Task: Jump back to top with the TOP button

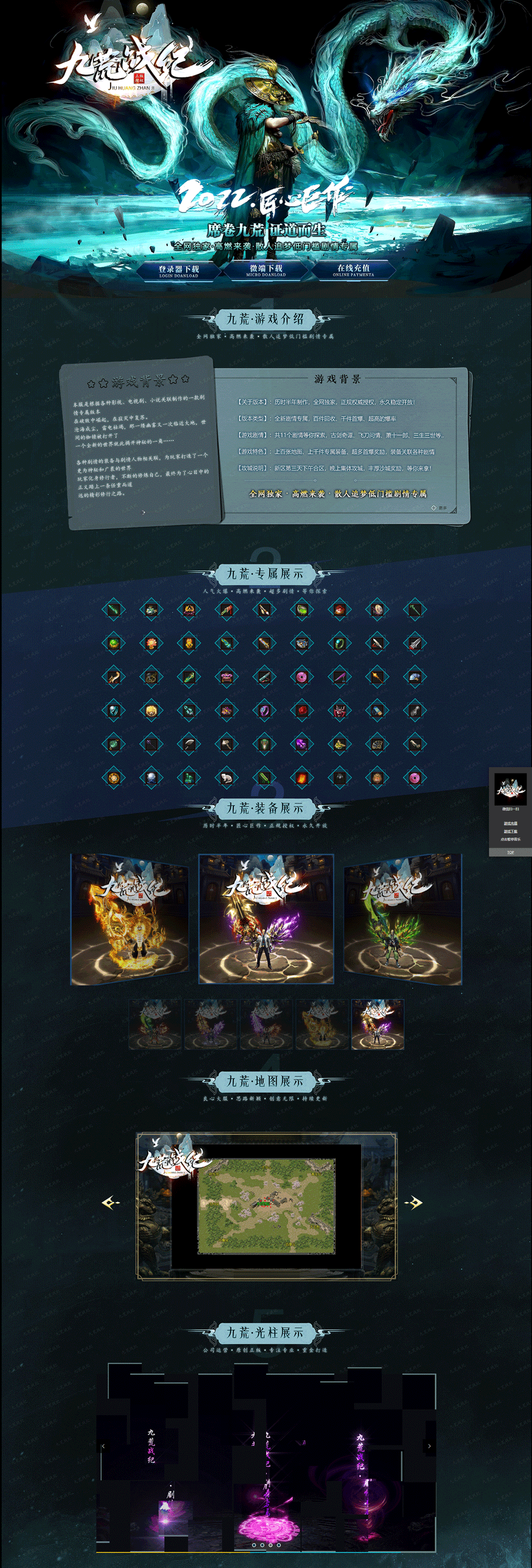Action: point(510,852)
